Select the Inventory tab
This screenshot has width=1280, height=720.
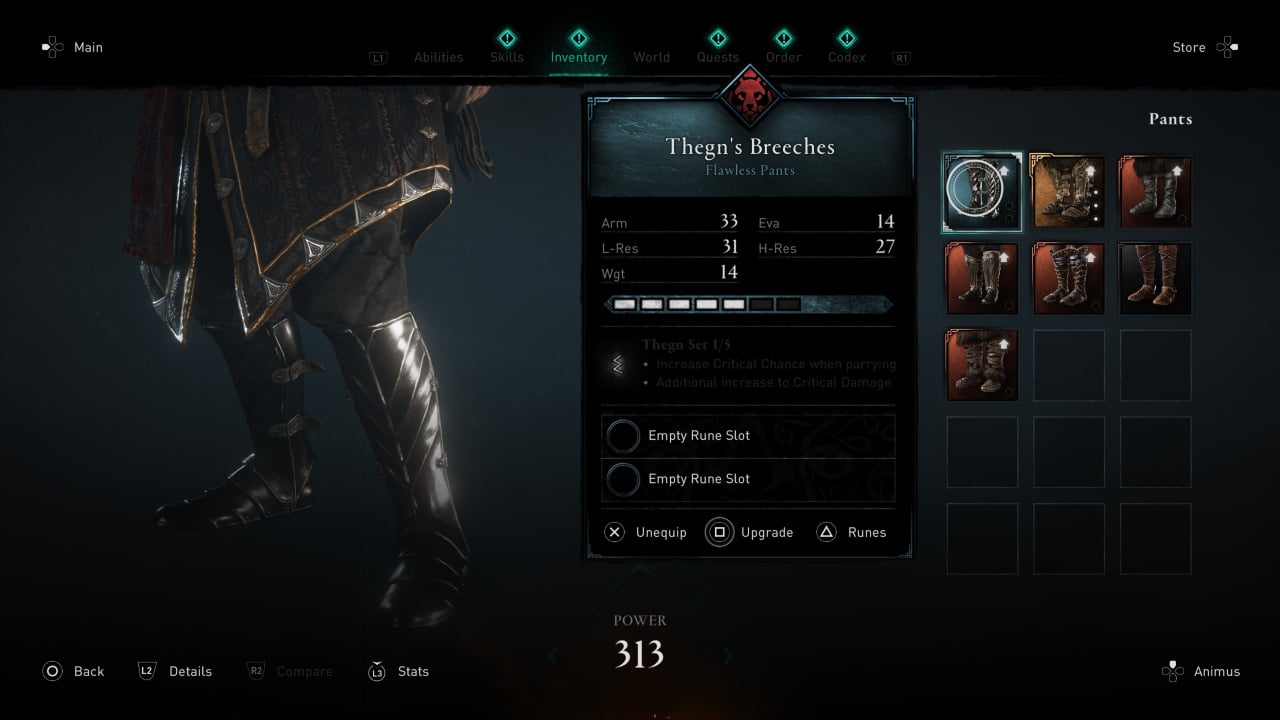coord(579,56)
